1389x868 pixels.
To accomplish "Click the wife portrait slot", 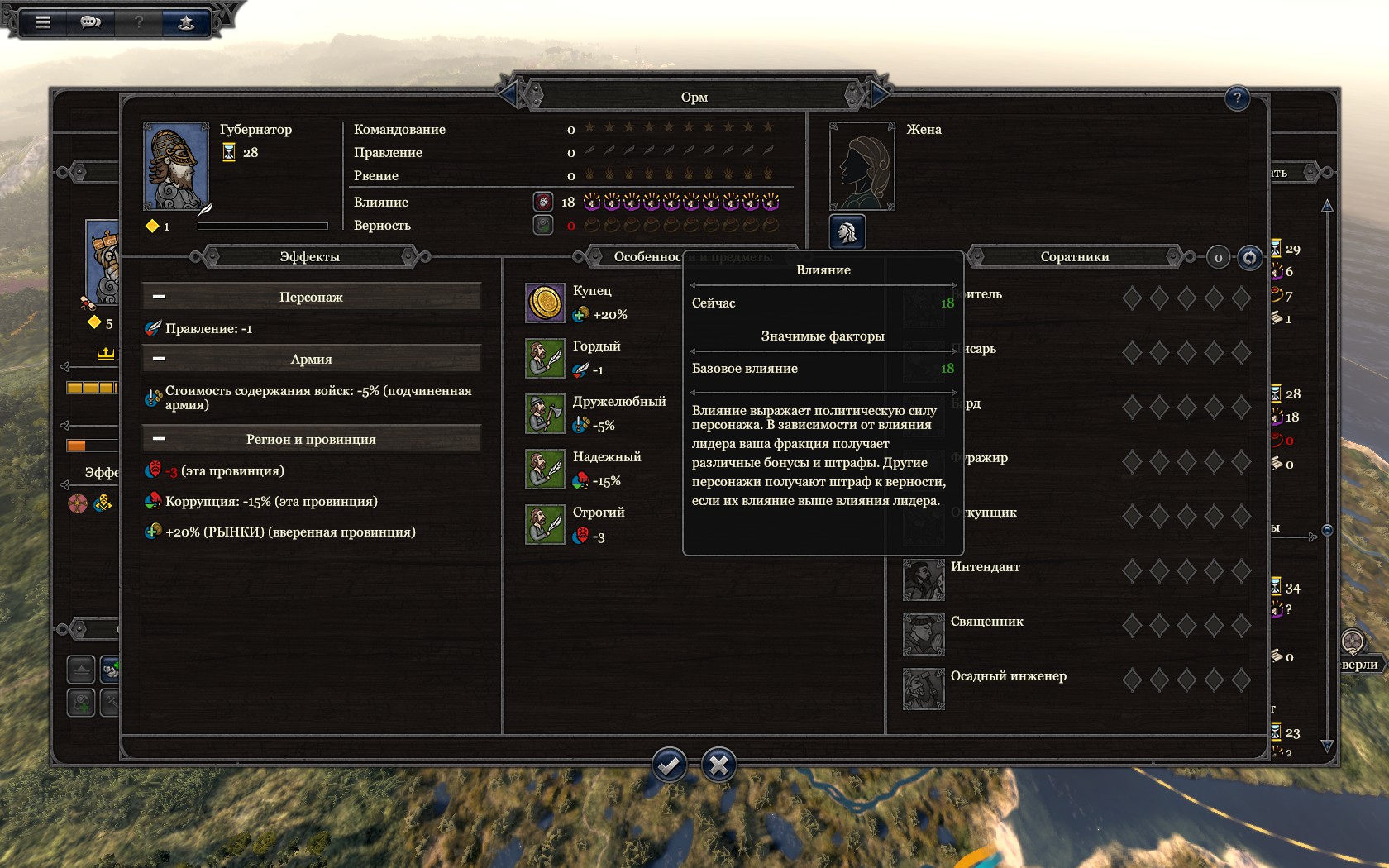I will coord(862,166).
